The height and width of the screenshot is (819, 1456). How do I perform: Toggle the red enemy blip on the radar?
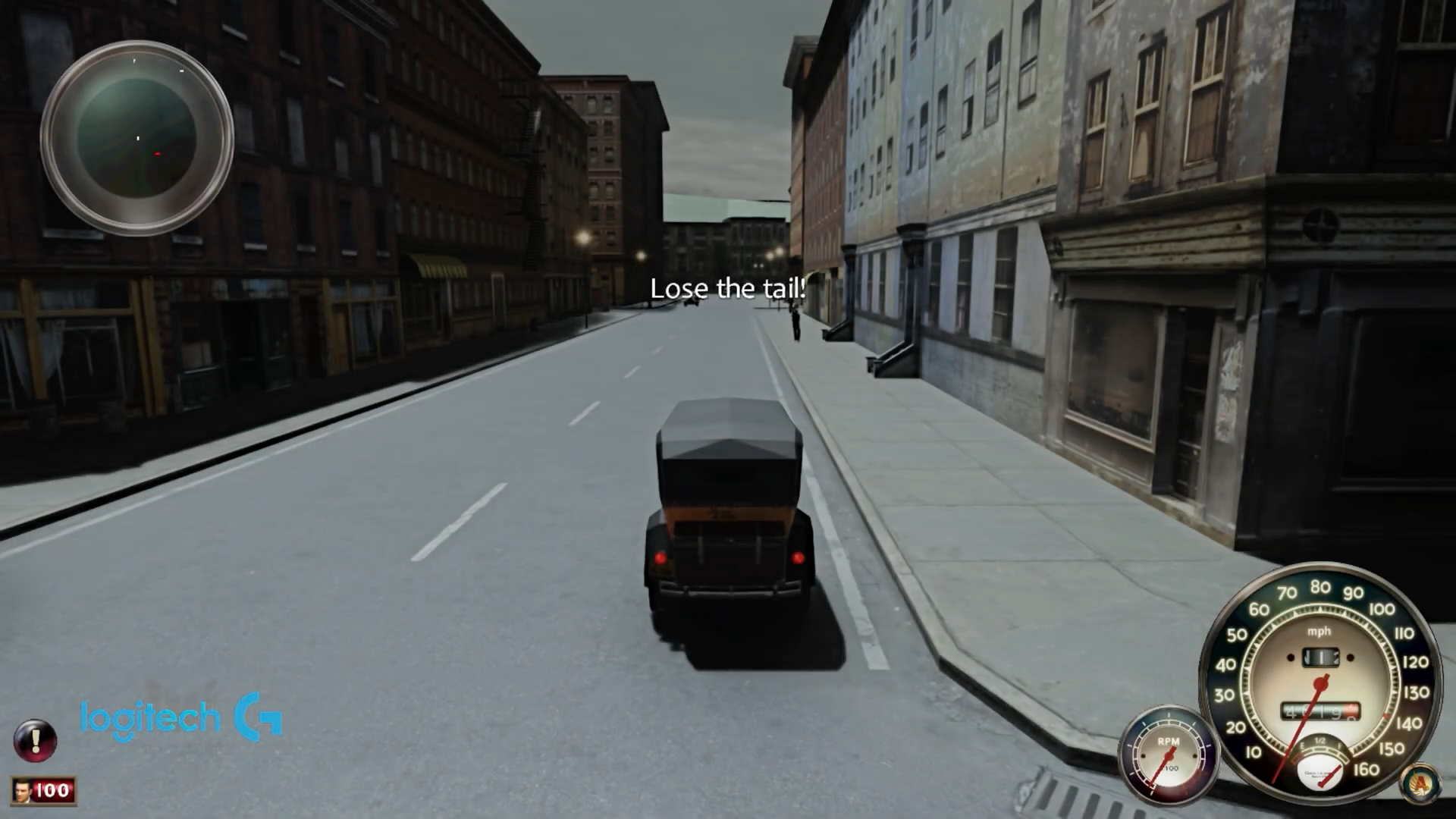(156, 153)
